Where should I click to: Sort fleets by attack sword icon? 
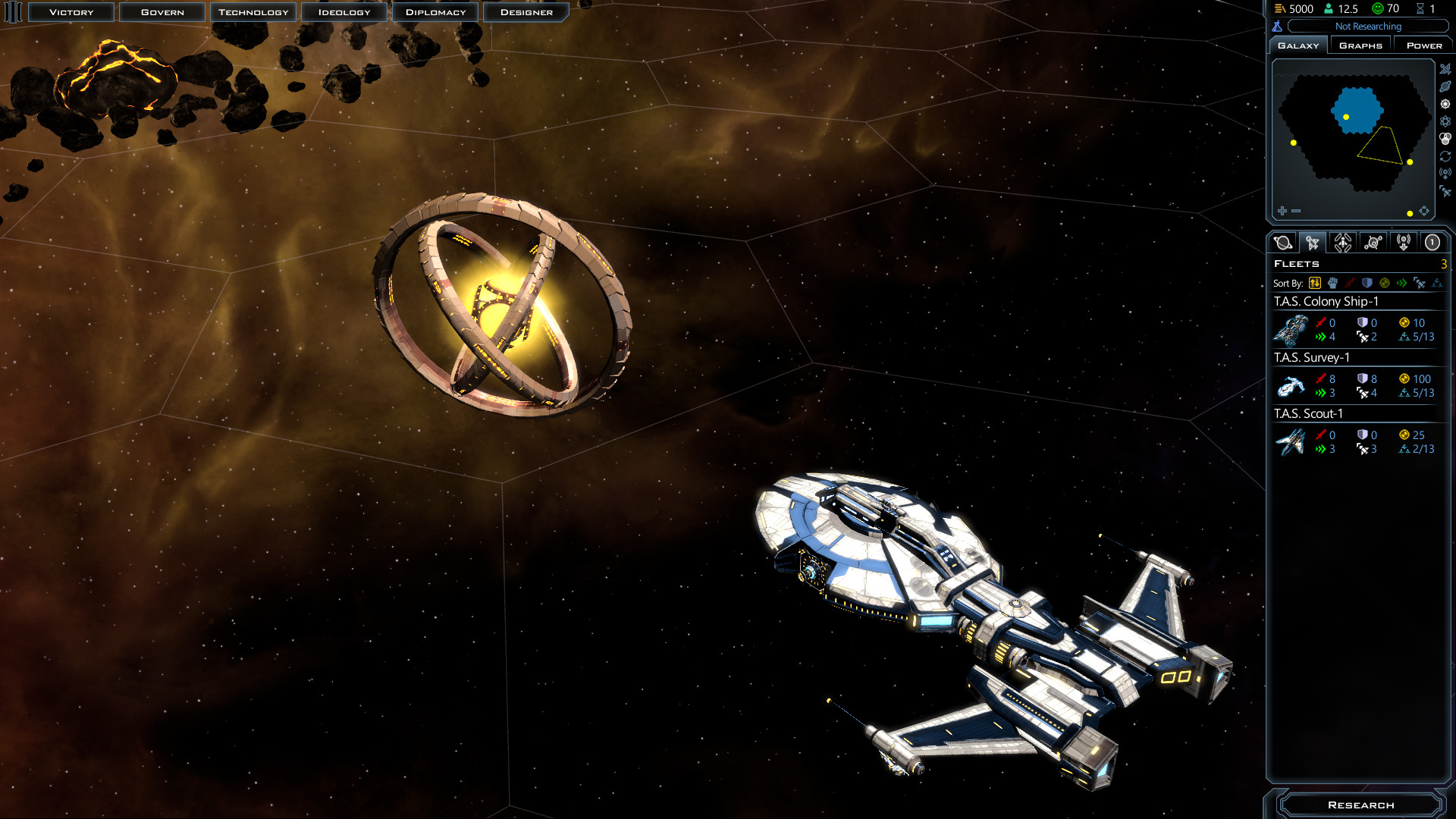coord(1351,283)
